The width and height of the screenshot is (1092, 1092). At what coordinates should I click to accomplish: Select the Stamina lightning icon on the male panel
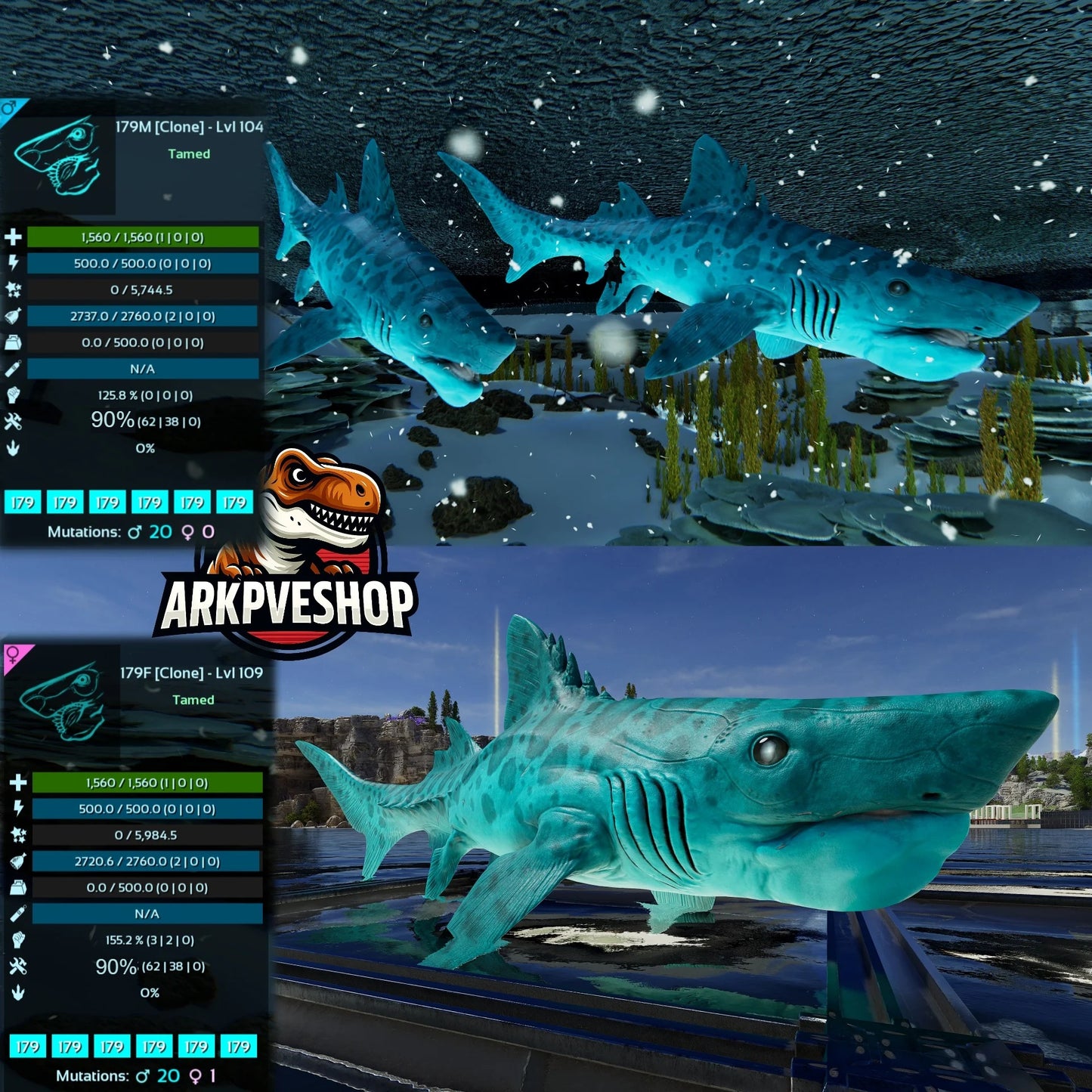pyautogui.click(x=14, y=264)
